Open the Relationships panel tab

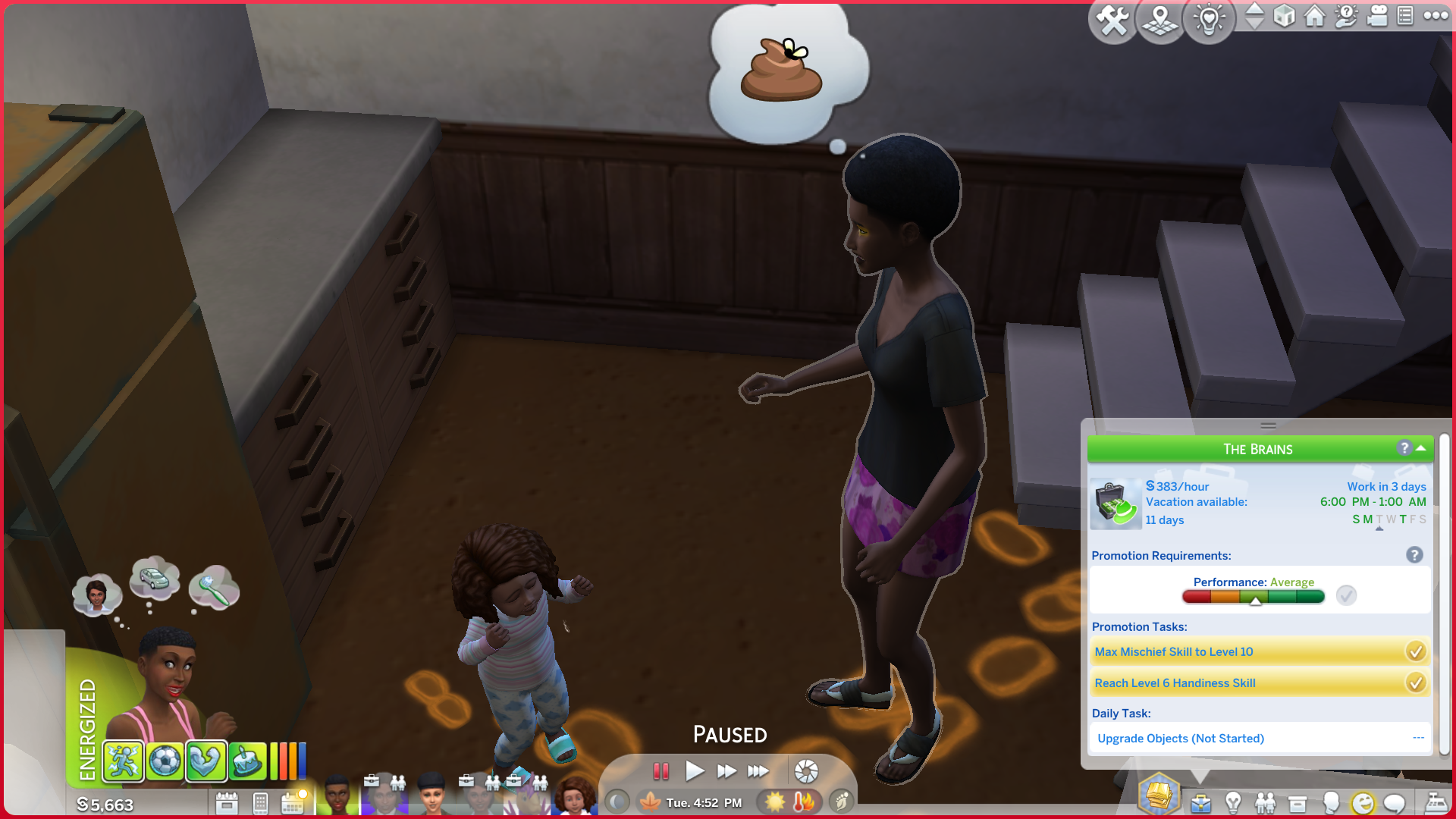[1265, 803]
